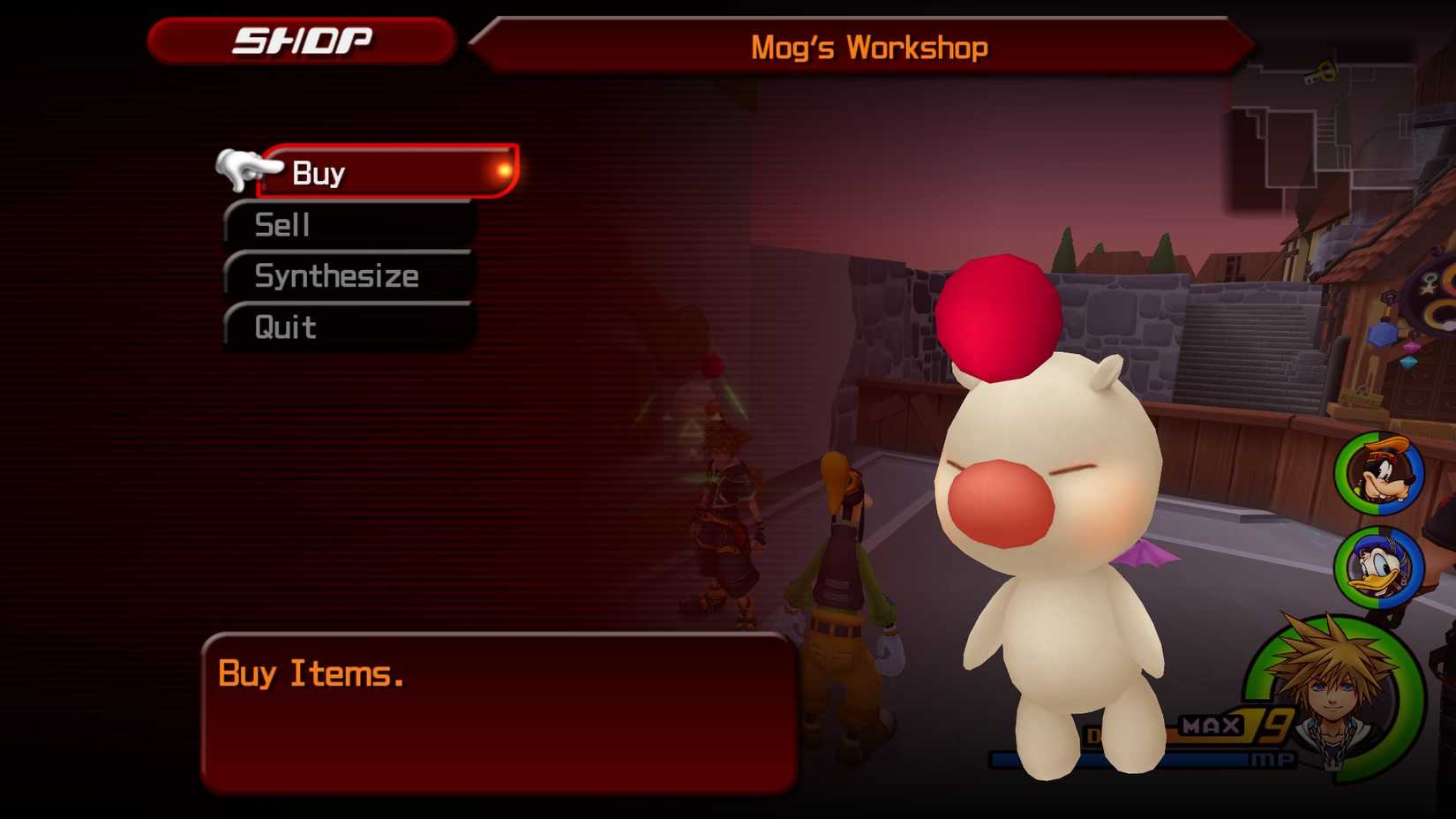
Task: Click the SHOP badge emblem
Action: 300,39
